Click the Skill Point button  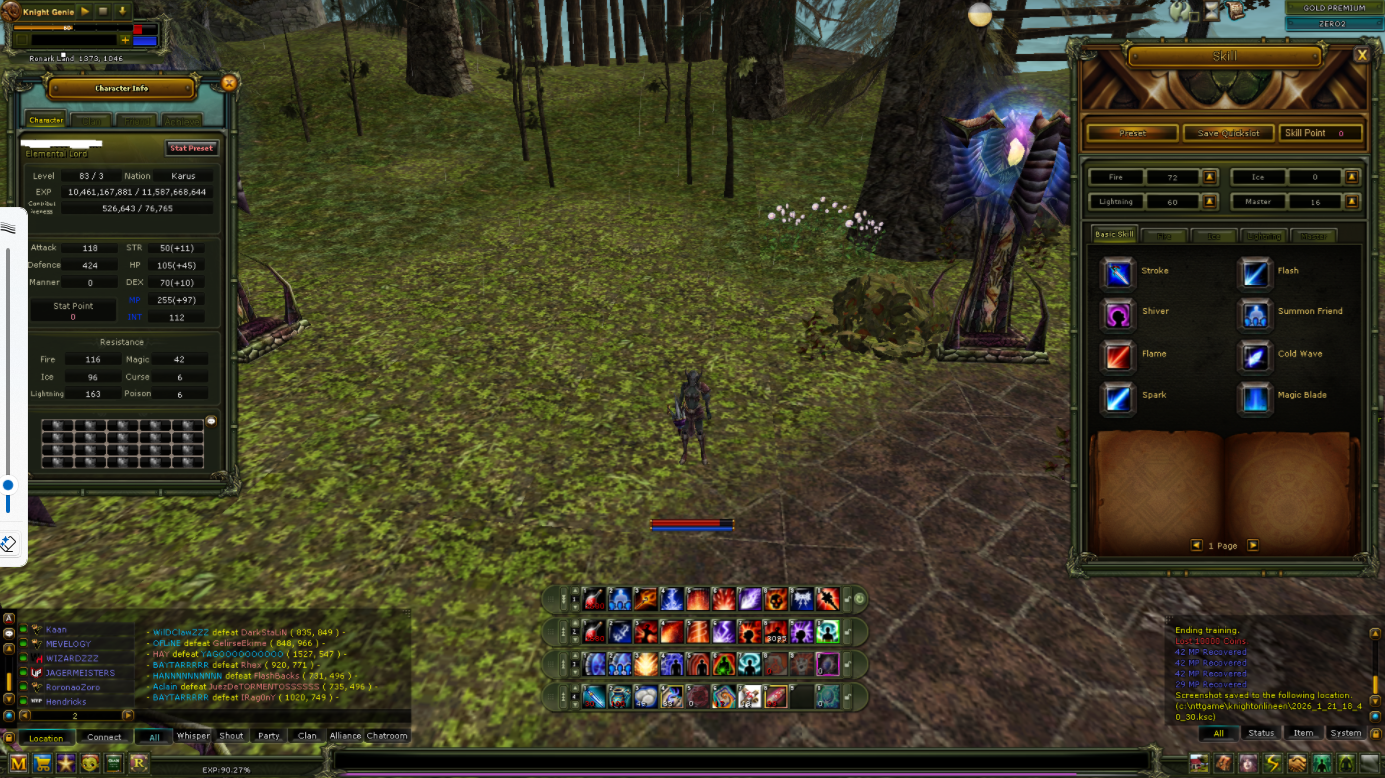tap(1321, 132)
